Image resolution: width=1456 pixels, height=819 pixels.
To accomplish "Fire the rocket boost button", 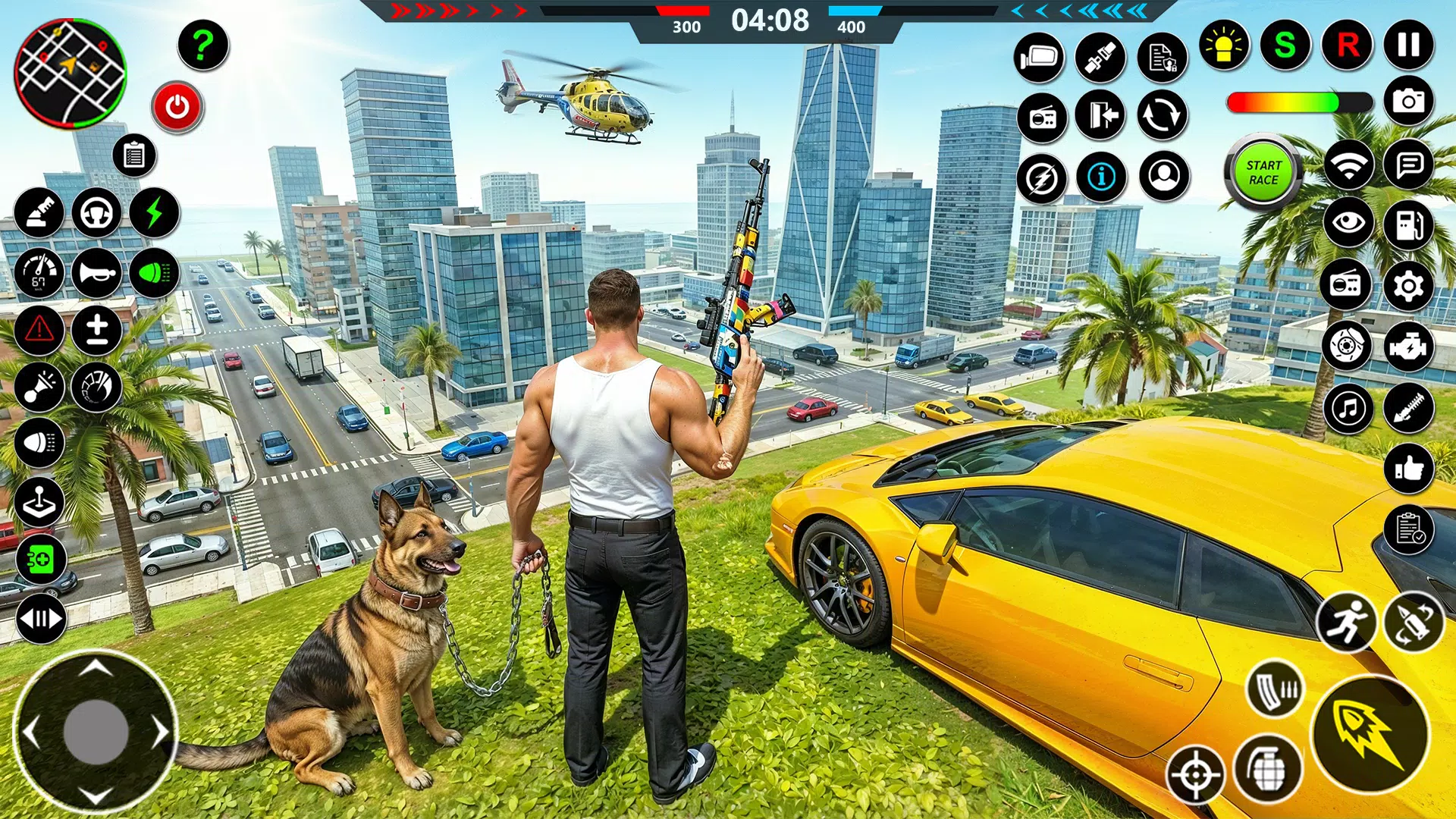I will pyautogui.click(x=1370, y=733).
